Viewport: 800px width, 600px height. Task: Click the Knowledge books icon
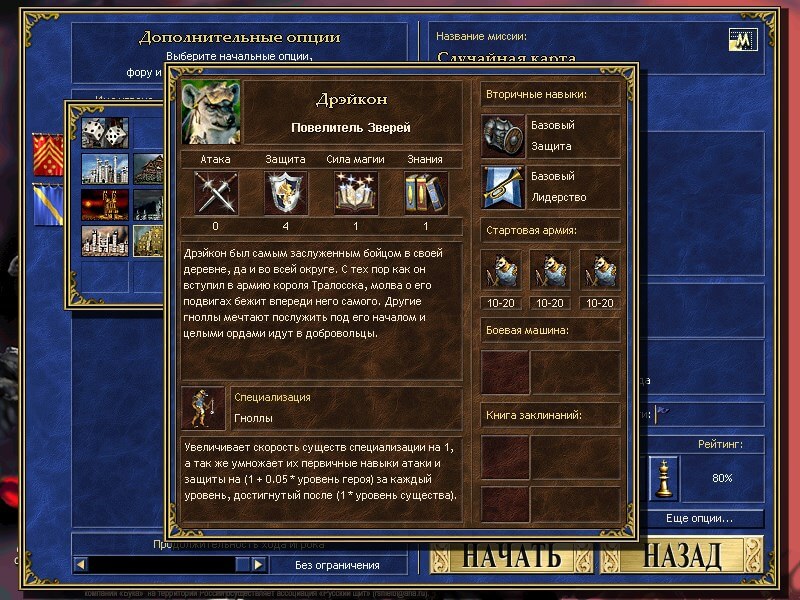pos(425,193)
